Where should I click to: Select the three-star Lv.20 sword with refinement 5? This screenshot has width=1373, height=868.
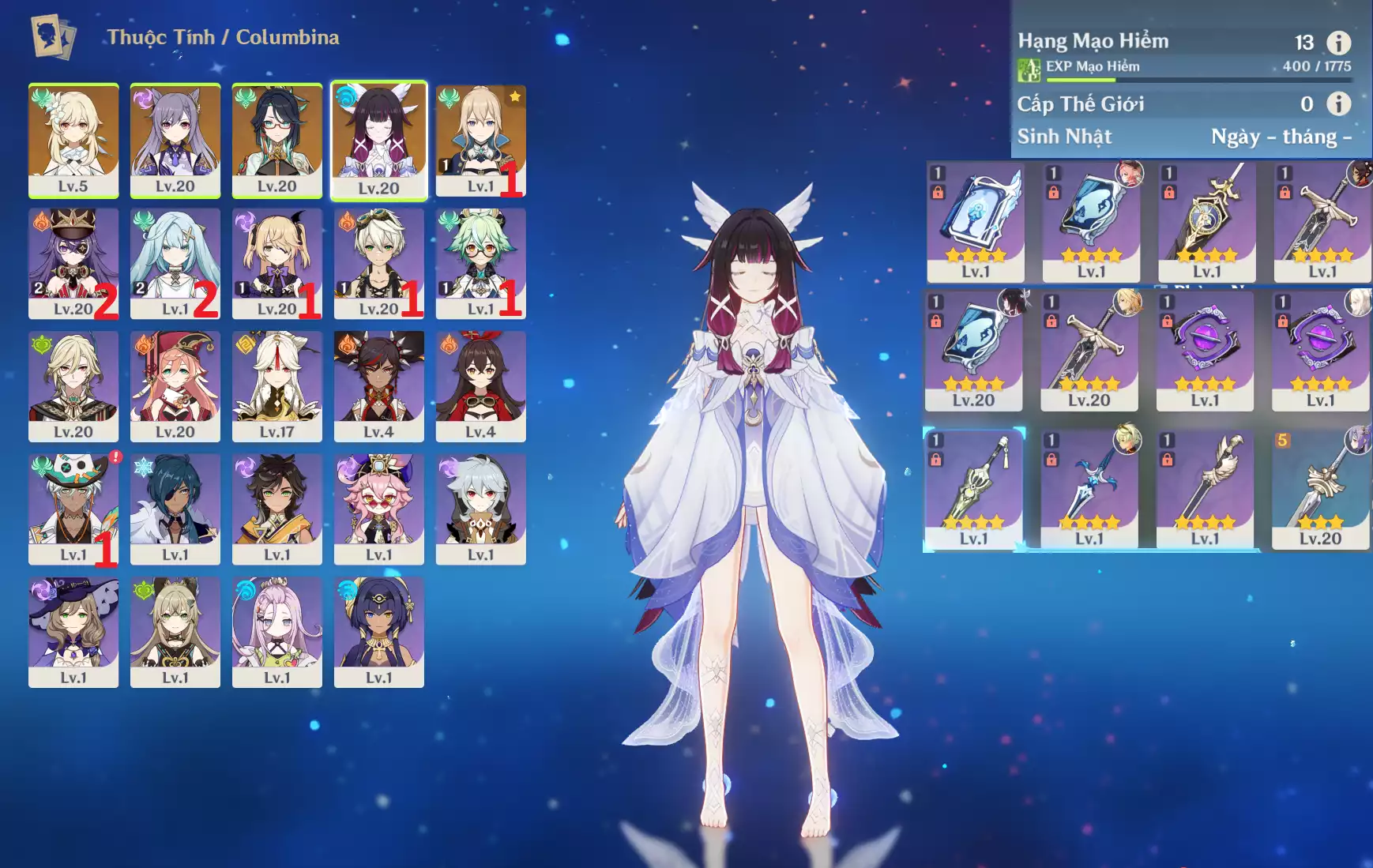coord(1320,490)
